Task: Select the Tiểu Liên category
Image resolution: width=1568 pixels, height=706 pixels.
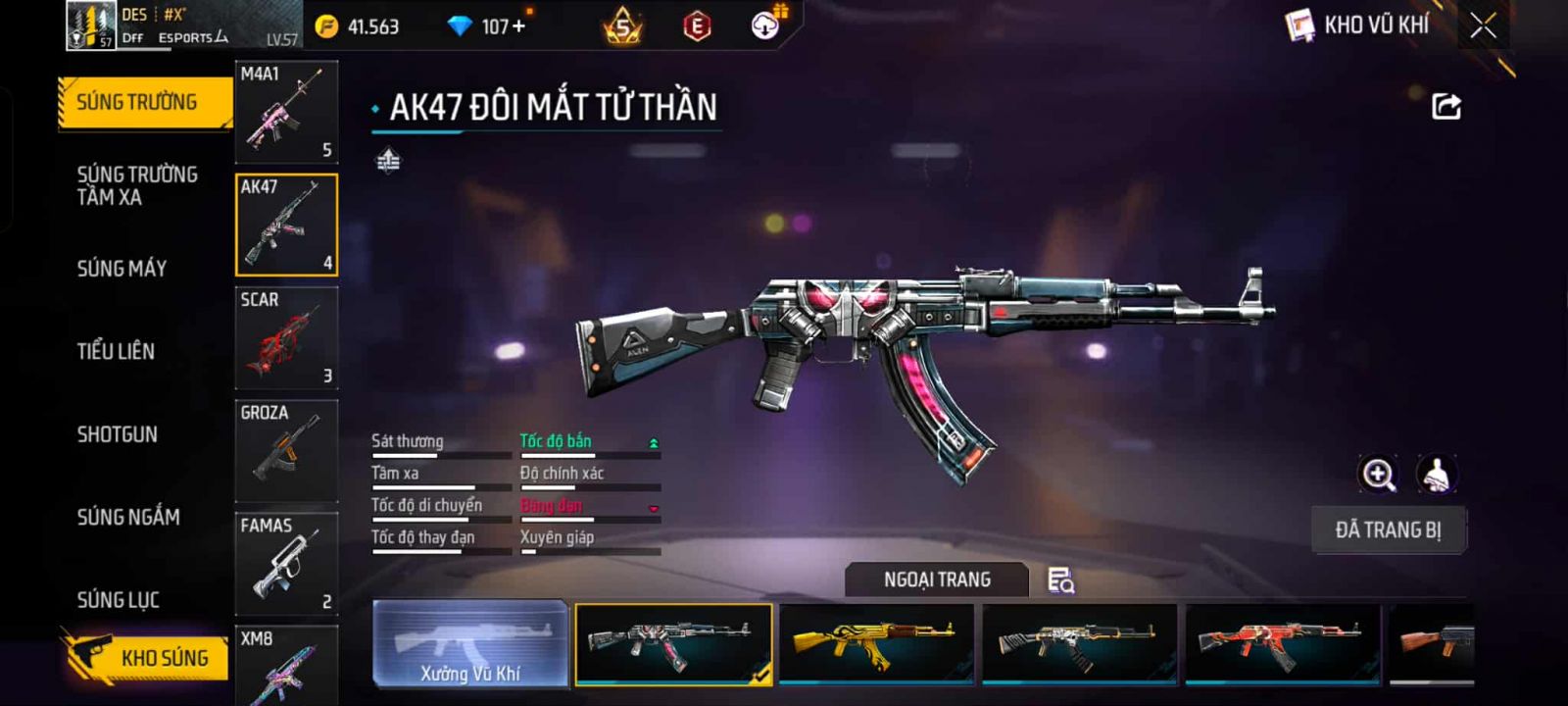Action: pos(116,351)
